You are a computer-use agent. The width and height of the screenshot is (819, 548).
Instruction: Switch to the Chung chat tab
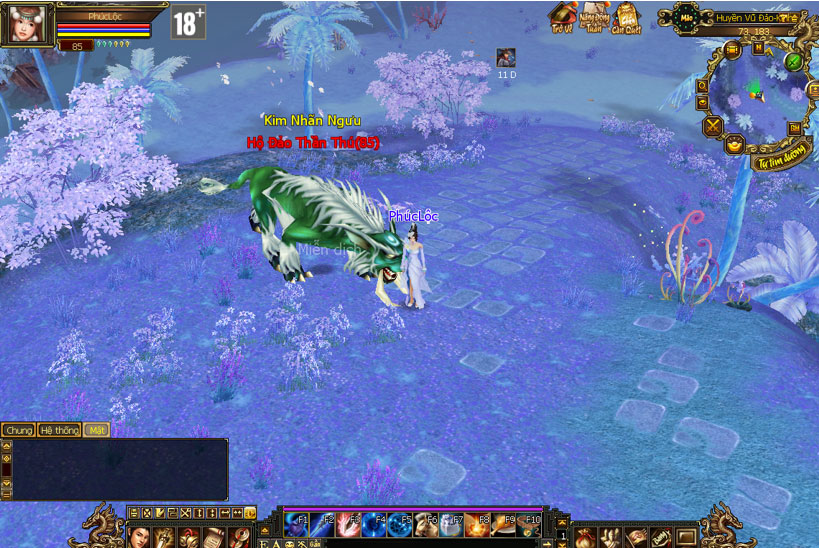(x=18, y=430)
